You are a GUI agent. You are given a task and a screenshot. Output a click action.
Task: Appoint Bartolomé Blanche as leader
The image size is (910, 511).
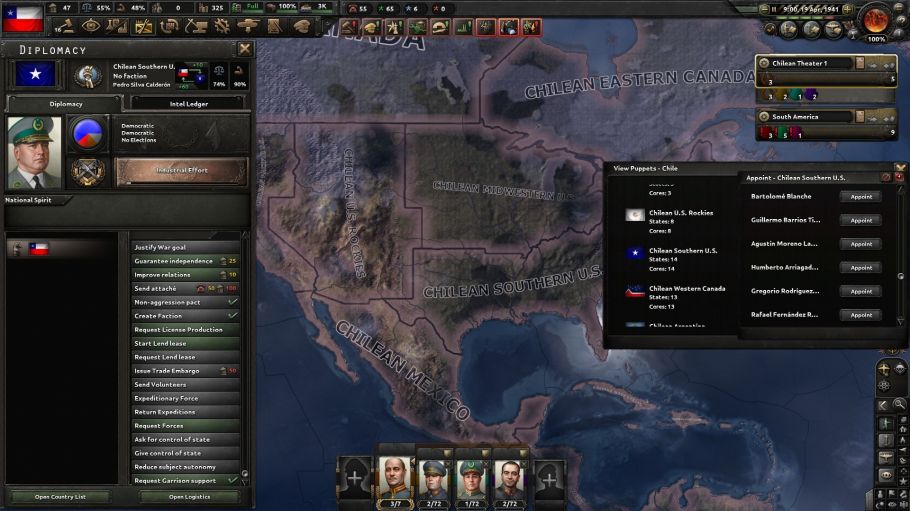(860, 196)
